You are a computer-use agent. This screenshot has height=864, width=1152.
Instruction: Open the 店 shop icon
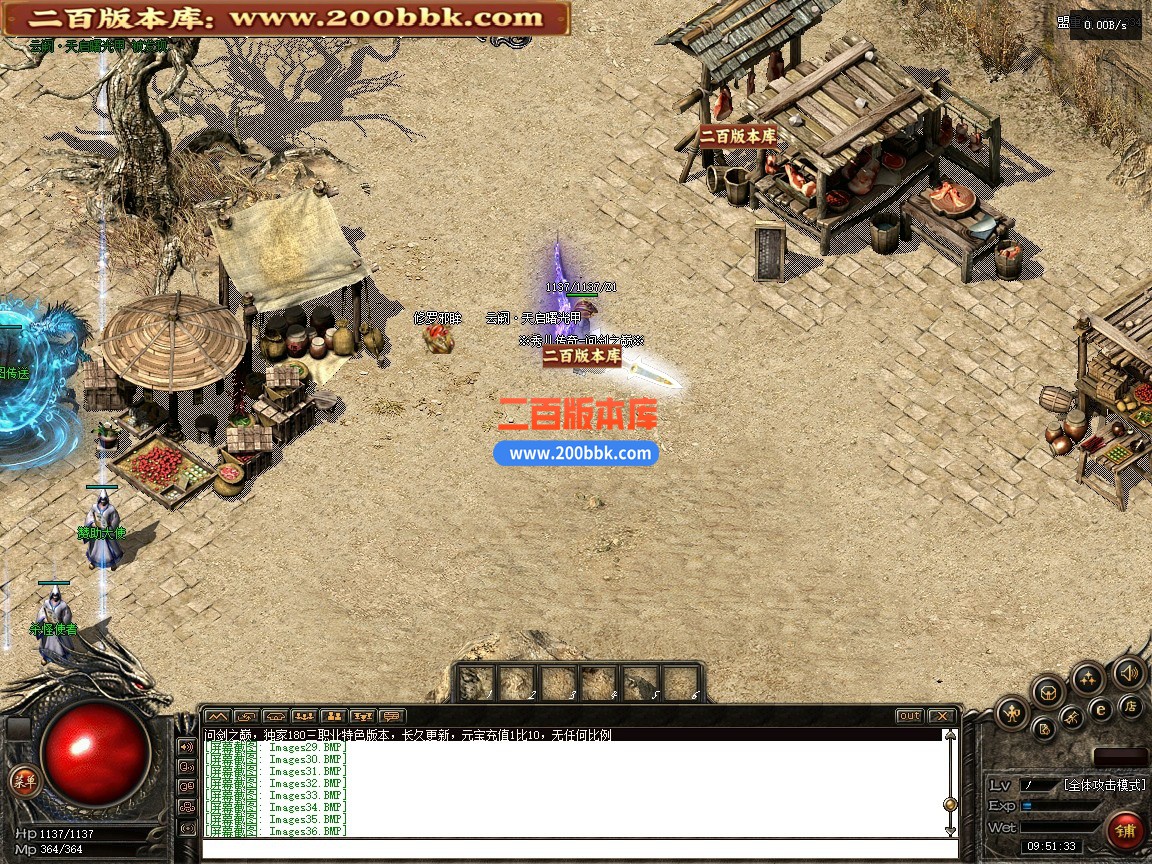[x=1131, y=707]
